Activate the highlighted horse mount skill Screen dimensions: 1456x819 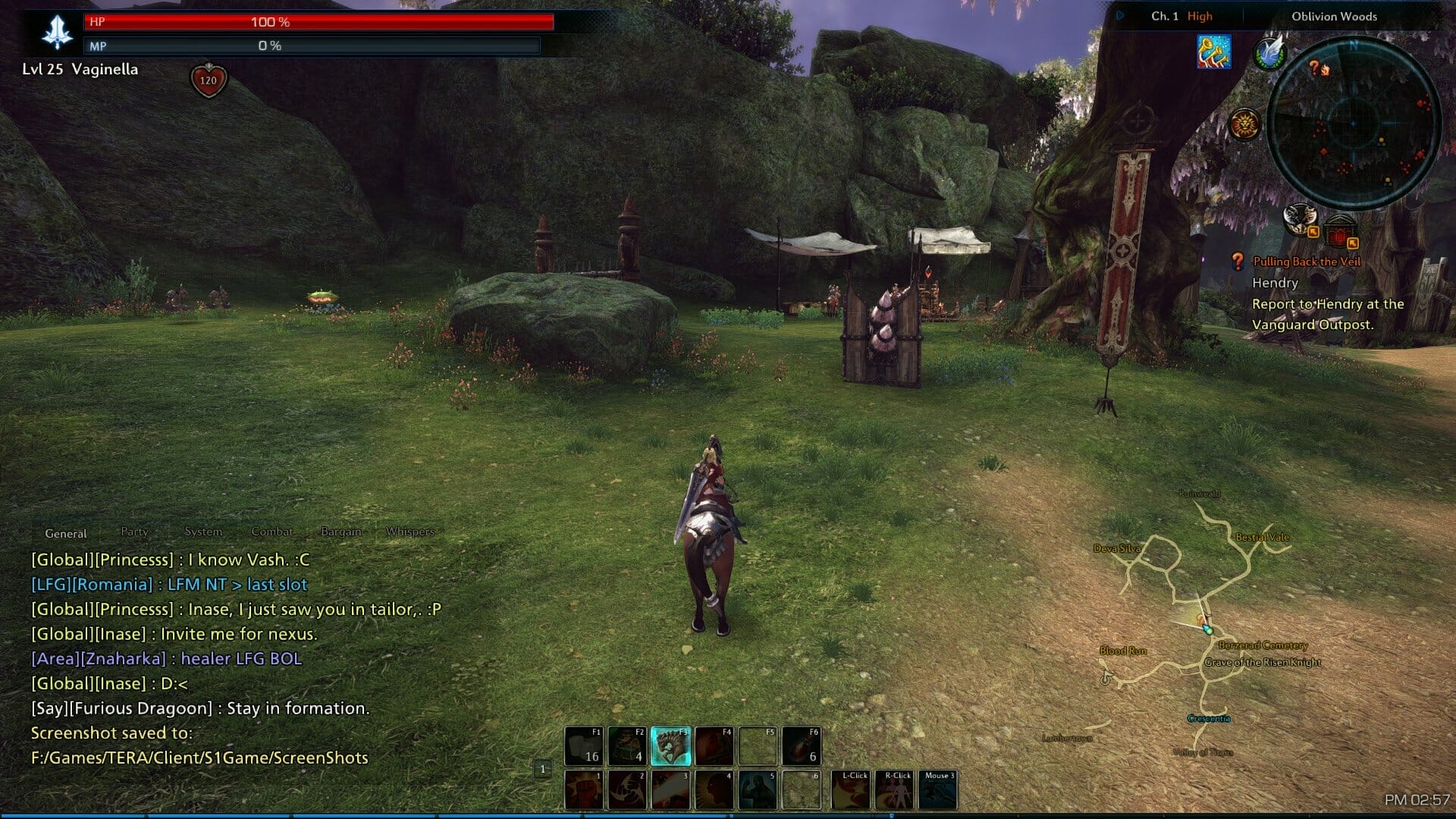671,746
